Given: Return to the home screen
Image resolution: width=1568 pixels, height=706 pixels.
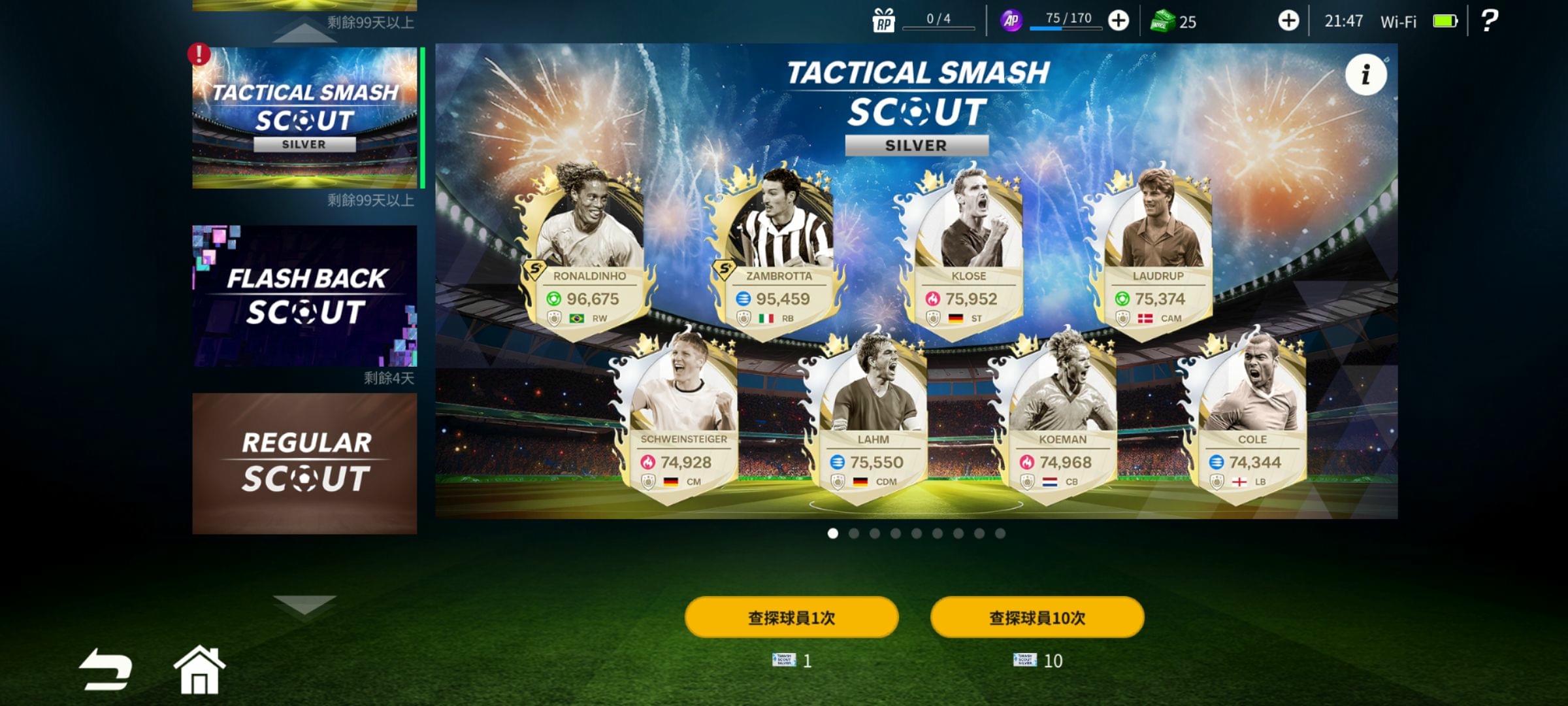Looking at the screenshot, I should [199, 669].
